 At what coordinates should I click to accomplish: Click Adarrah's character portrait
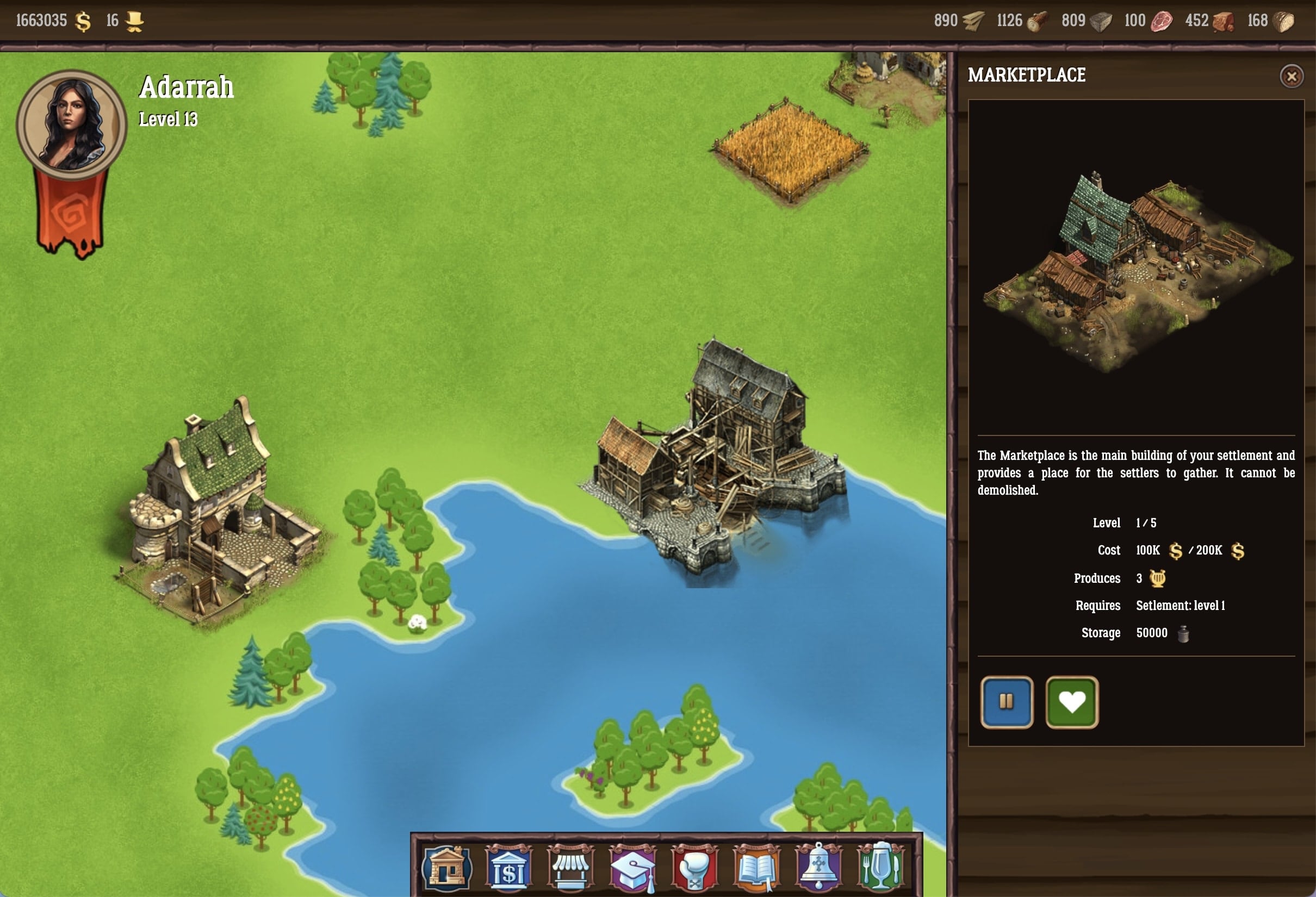[71, 124]
